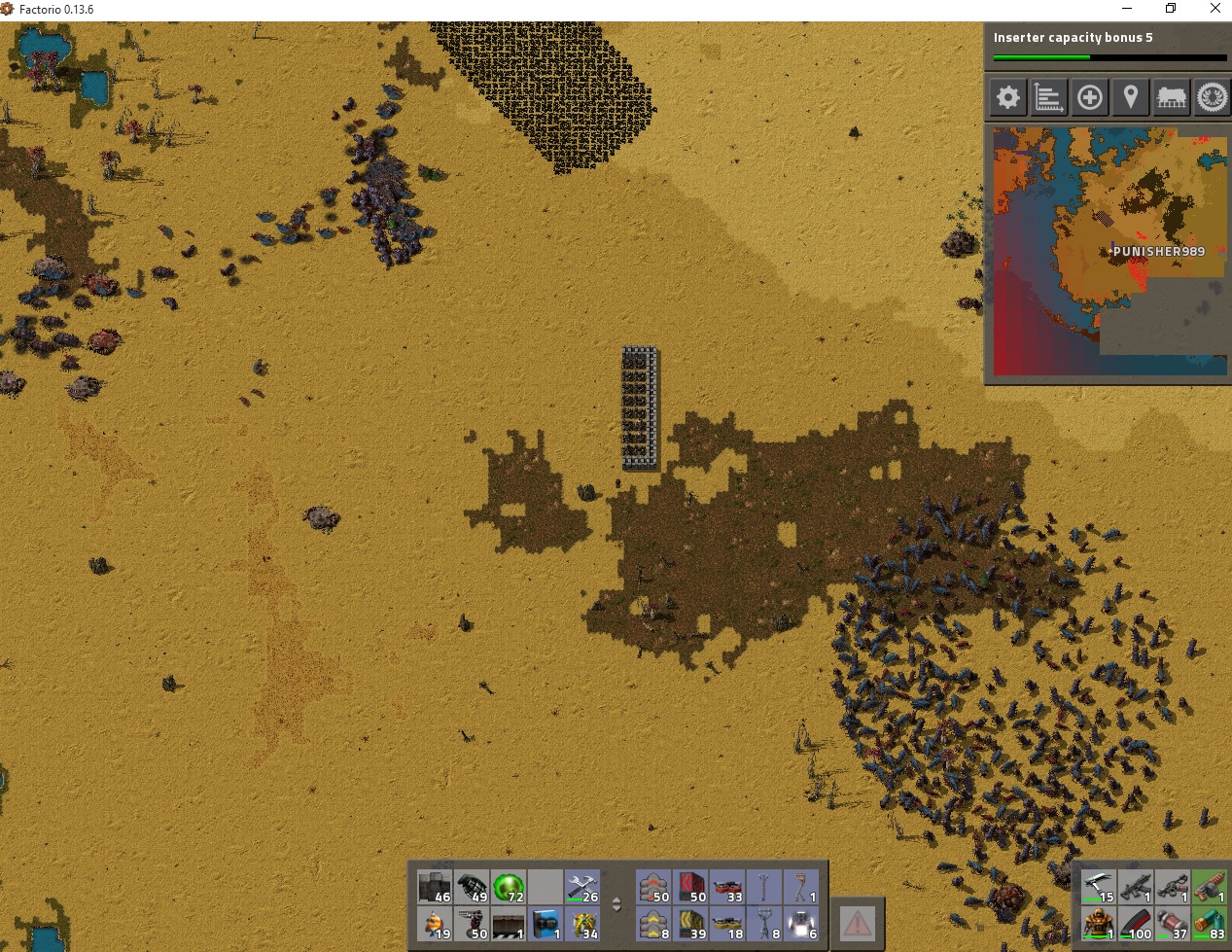Pick the repair pack slot with 26
The image size is (1232, 952).
pyautogui.click(x=582, y=888)
